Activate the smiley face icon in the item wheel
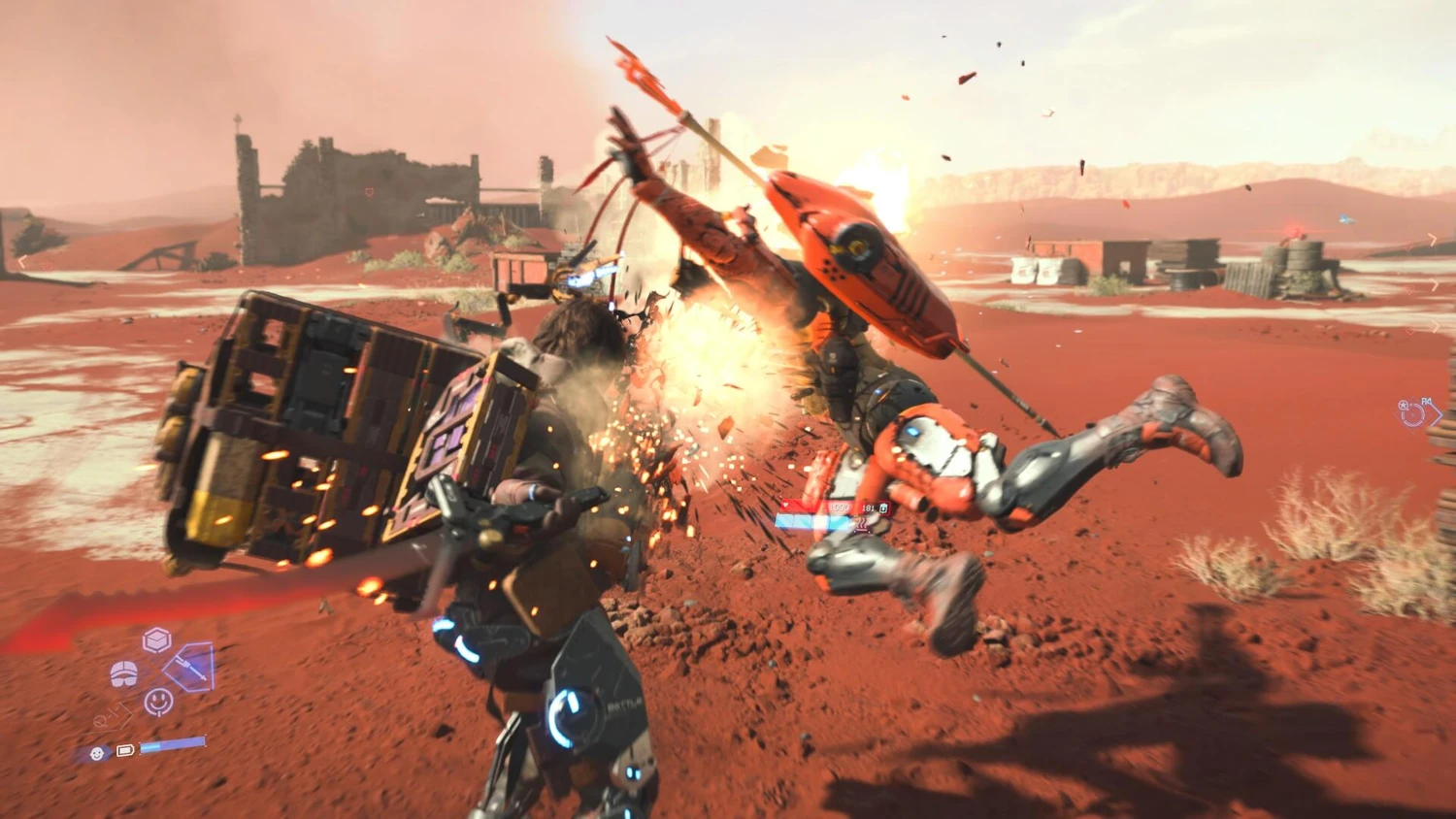This screenshot has width=1456, height=819. (x=157, y=701)
